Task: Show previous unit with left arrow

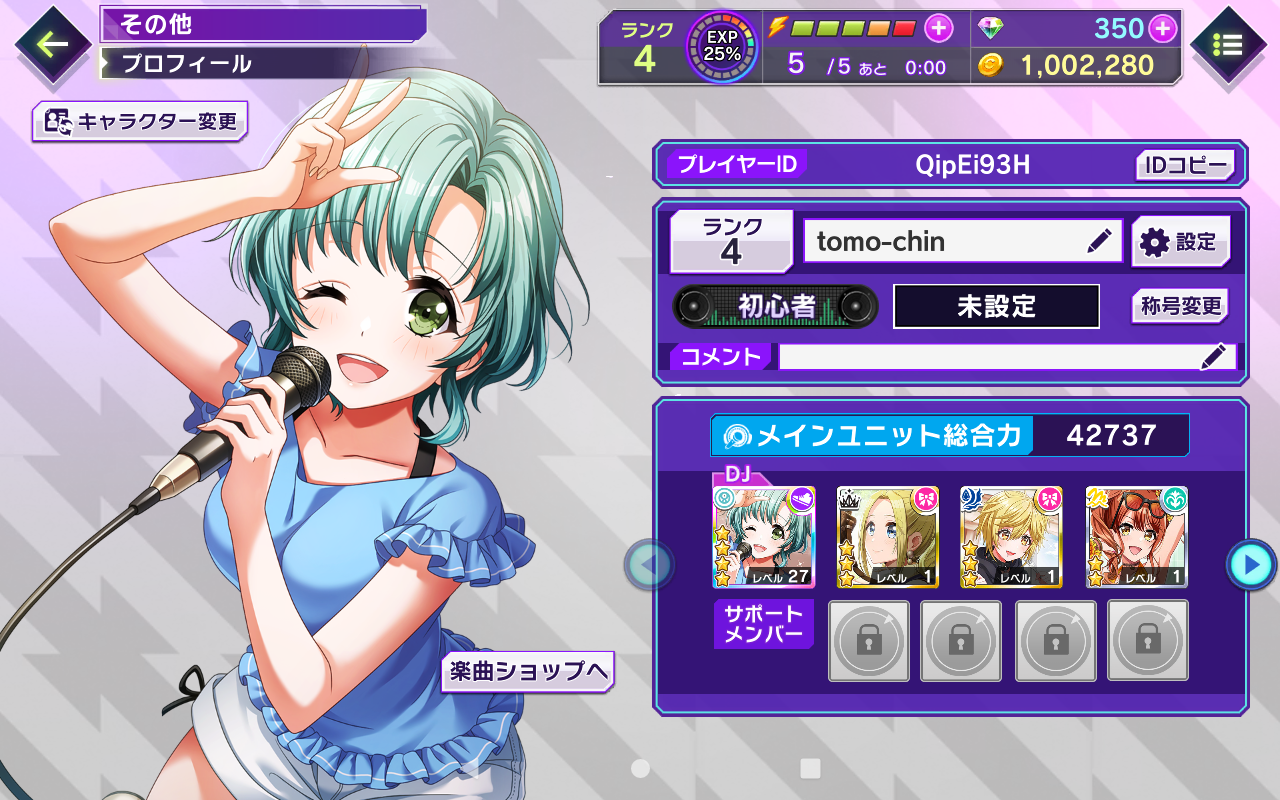Action: pos(650,565)
